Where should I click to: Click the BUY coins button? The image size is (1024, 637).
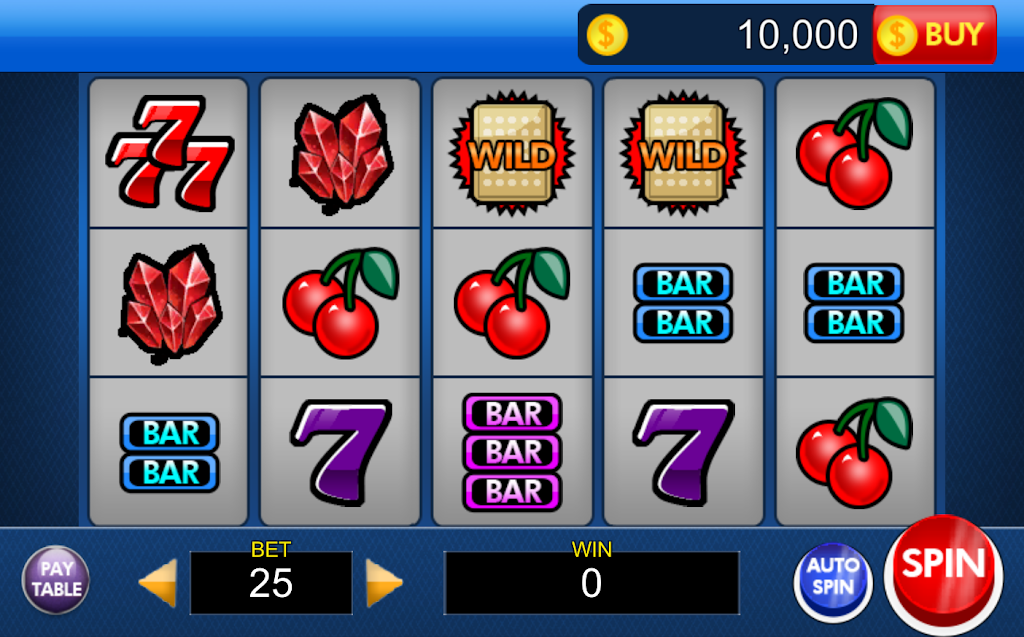click(935, 35)
